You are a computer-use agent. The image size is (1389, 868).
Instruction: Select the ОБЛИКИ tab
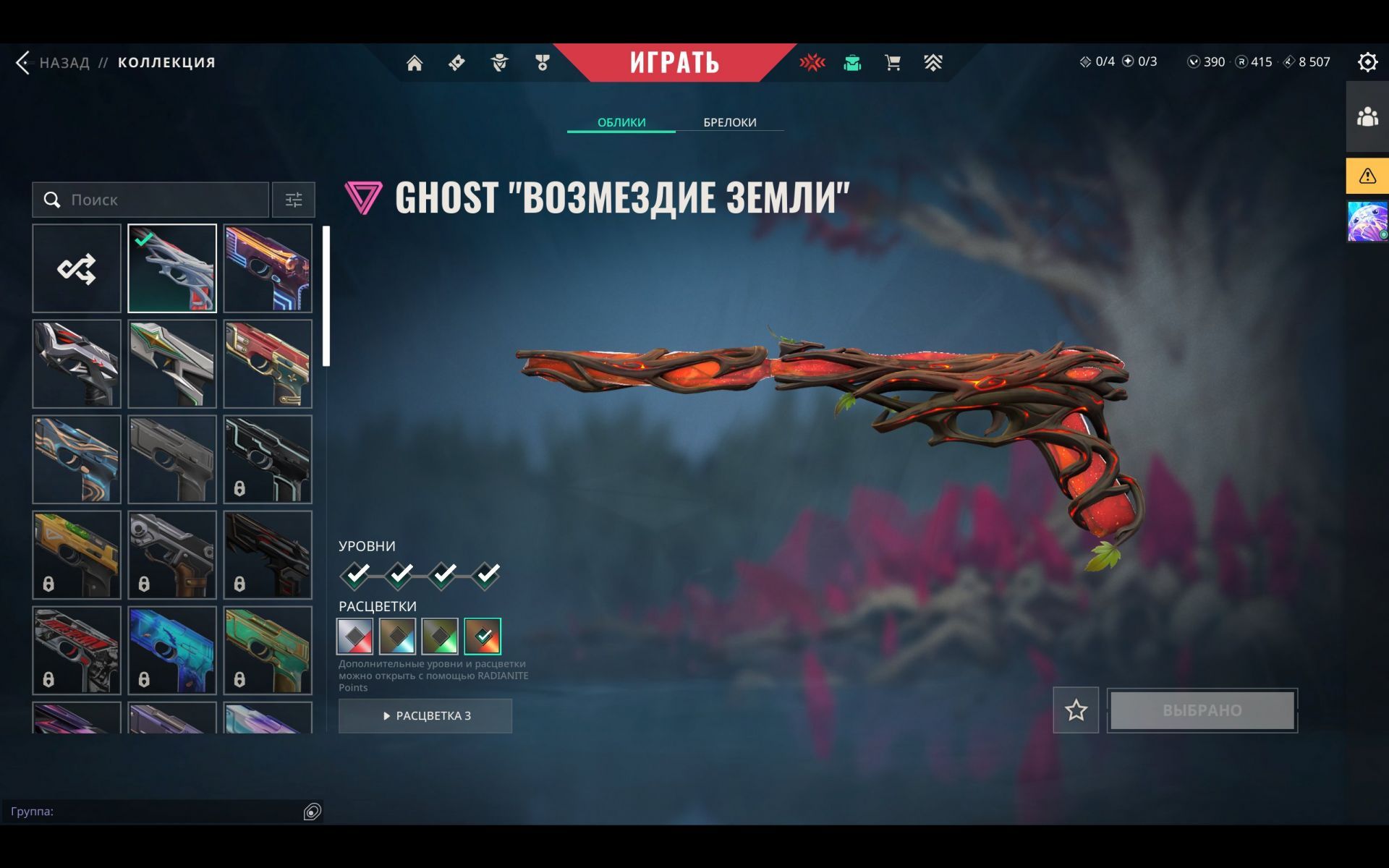pos(621,122)
